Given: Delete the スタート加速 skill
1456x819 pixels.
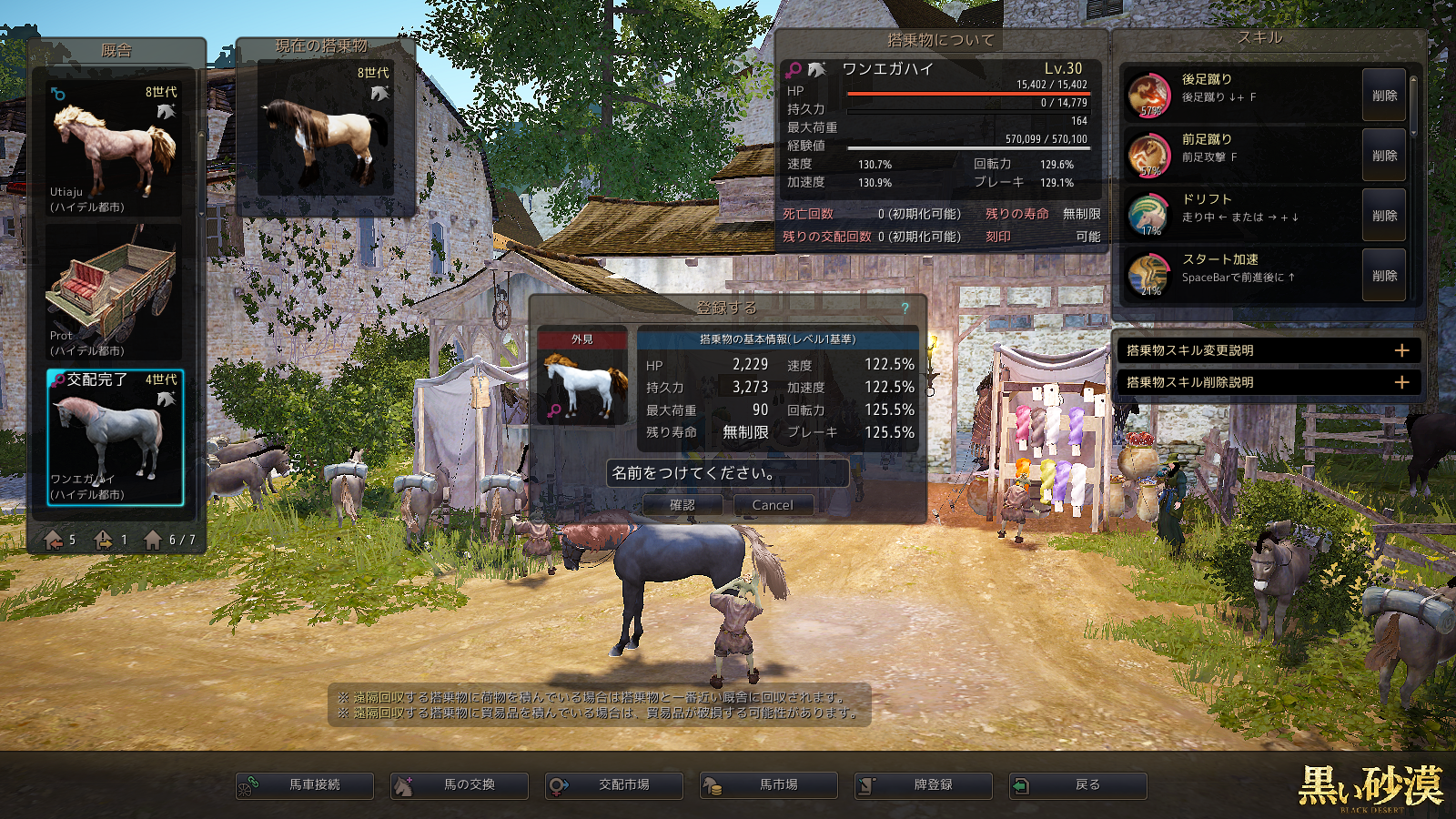Looking at the screenshot, I should click(1384, 276).
